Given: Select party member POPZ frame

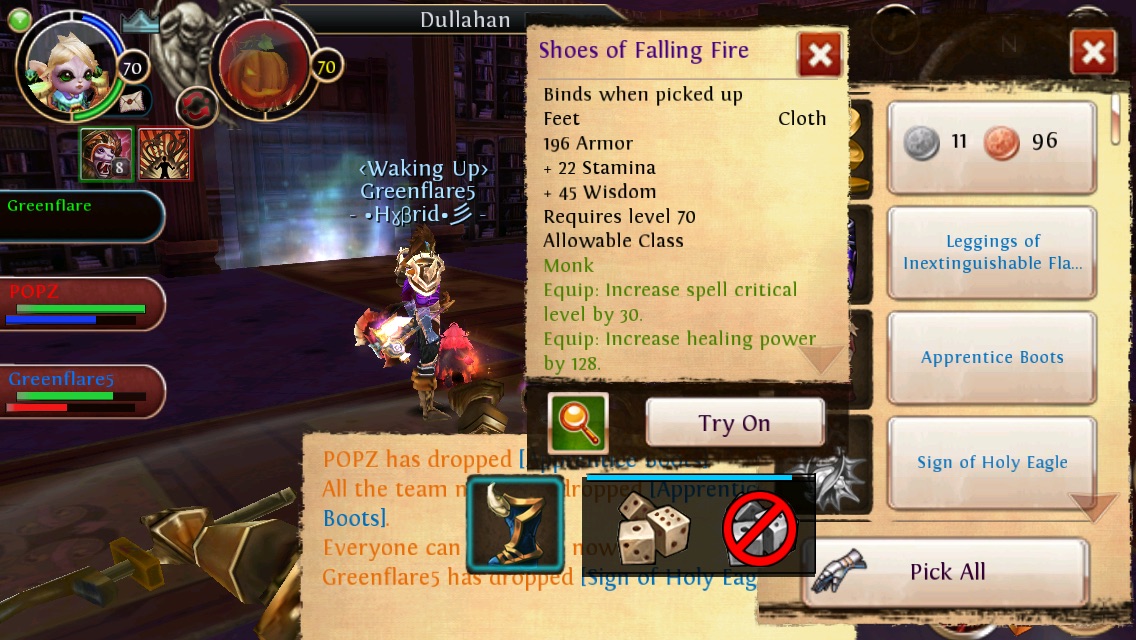Looking at the screenshot, I should pyautogui.click(x=82, y=304).
